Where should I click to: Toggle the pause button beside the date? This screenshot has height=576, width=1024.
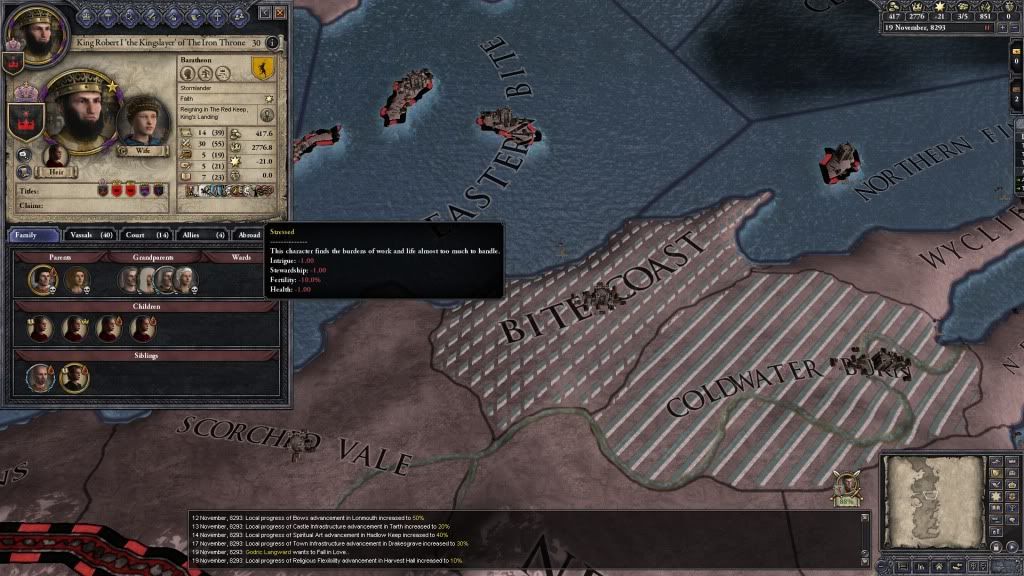click(x=987, y=29)
